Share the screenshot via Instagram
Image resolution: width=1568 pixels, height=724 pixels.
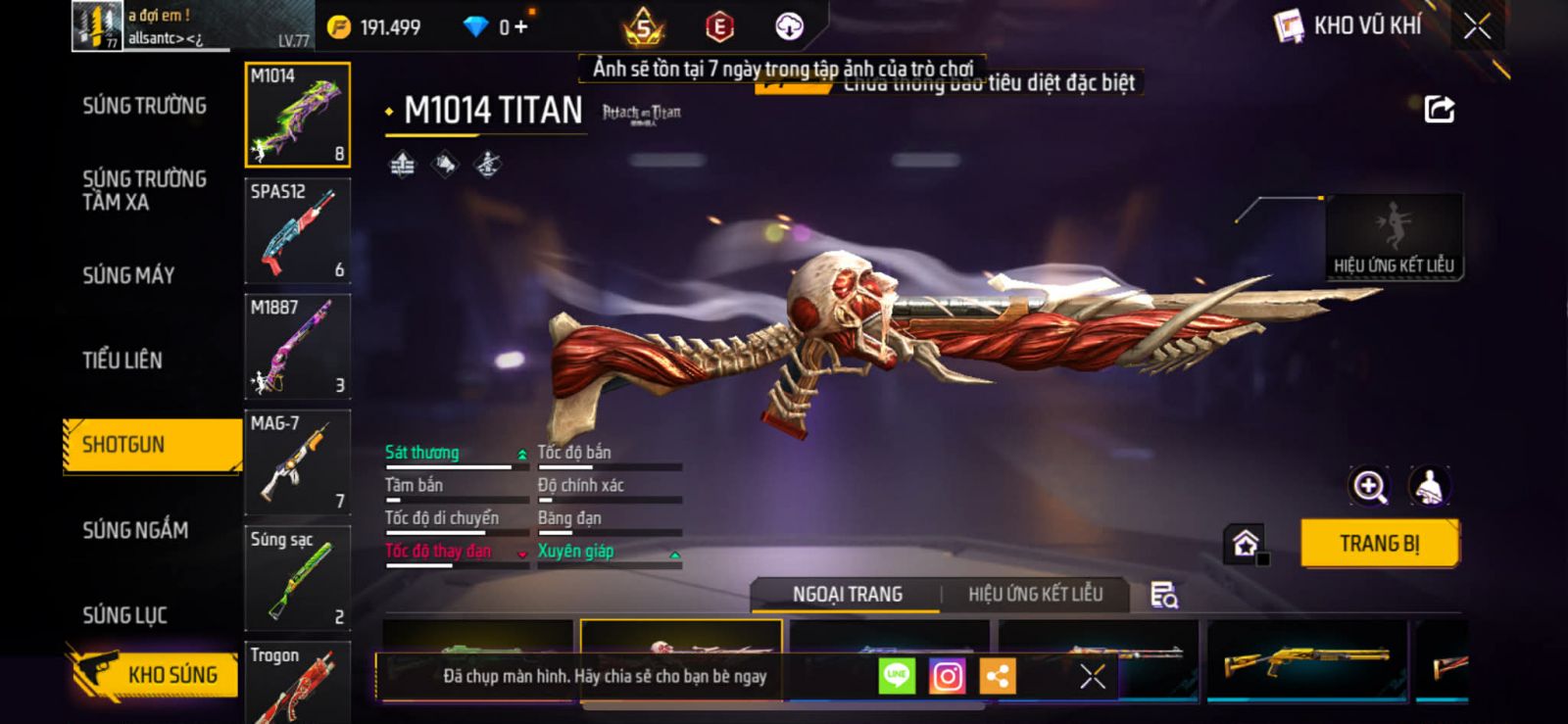click(x=947, y=676)
